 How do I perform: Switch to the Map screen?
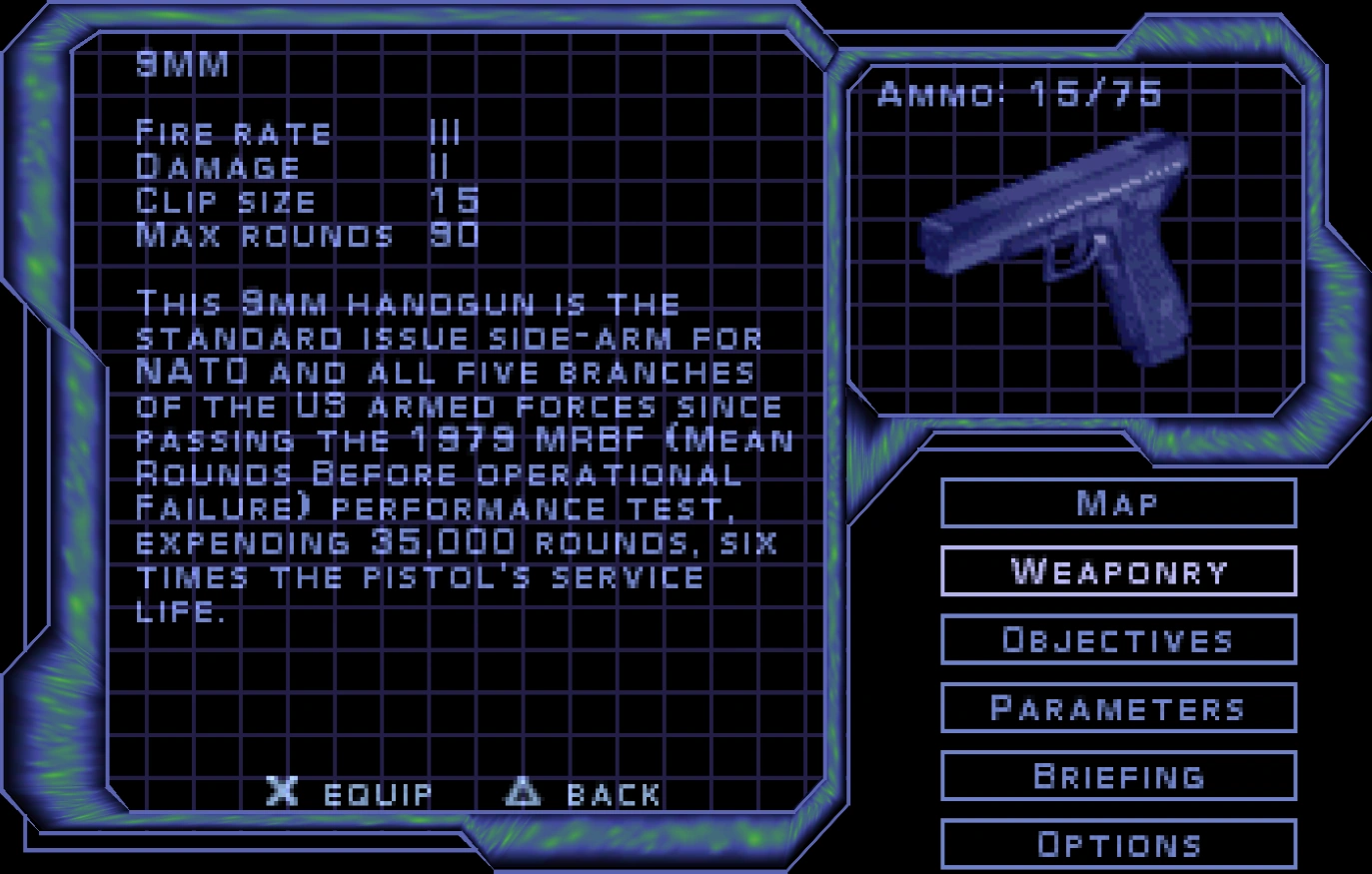coord(1117,502)
